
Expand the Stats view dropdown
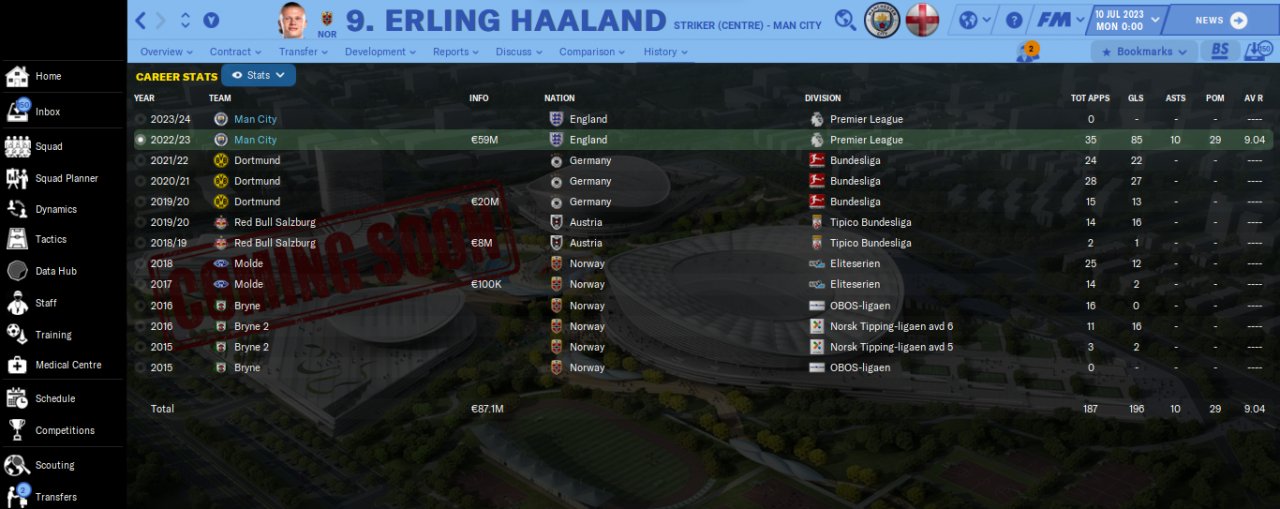click(x=258, y=75)
